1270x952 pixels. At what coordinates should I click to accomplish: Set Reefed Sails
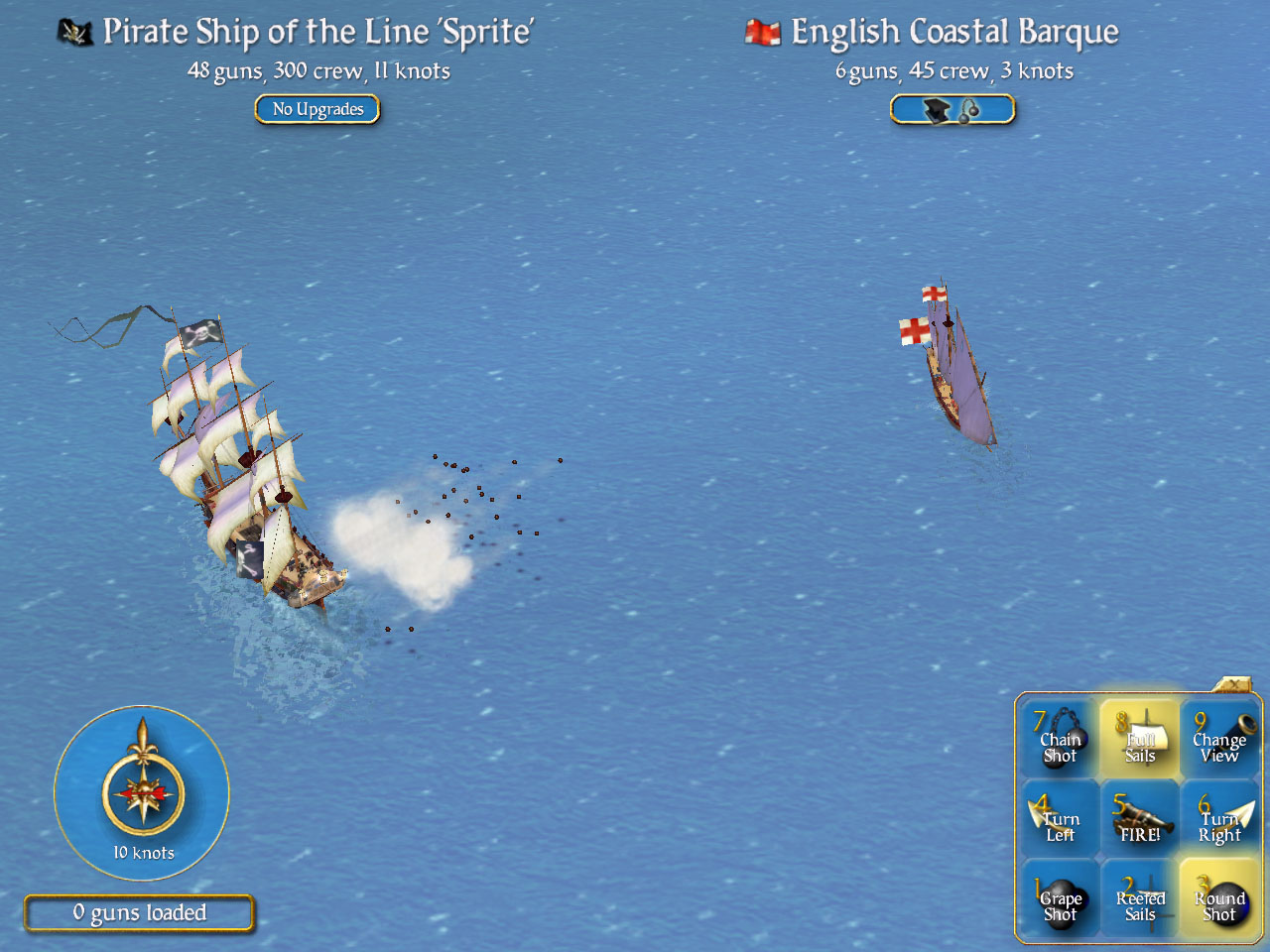point(1139,898)
